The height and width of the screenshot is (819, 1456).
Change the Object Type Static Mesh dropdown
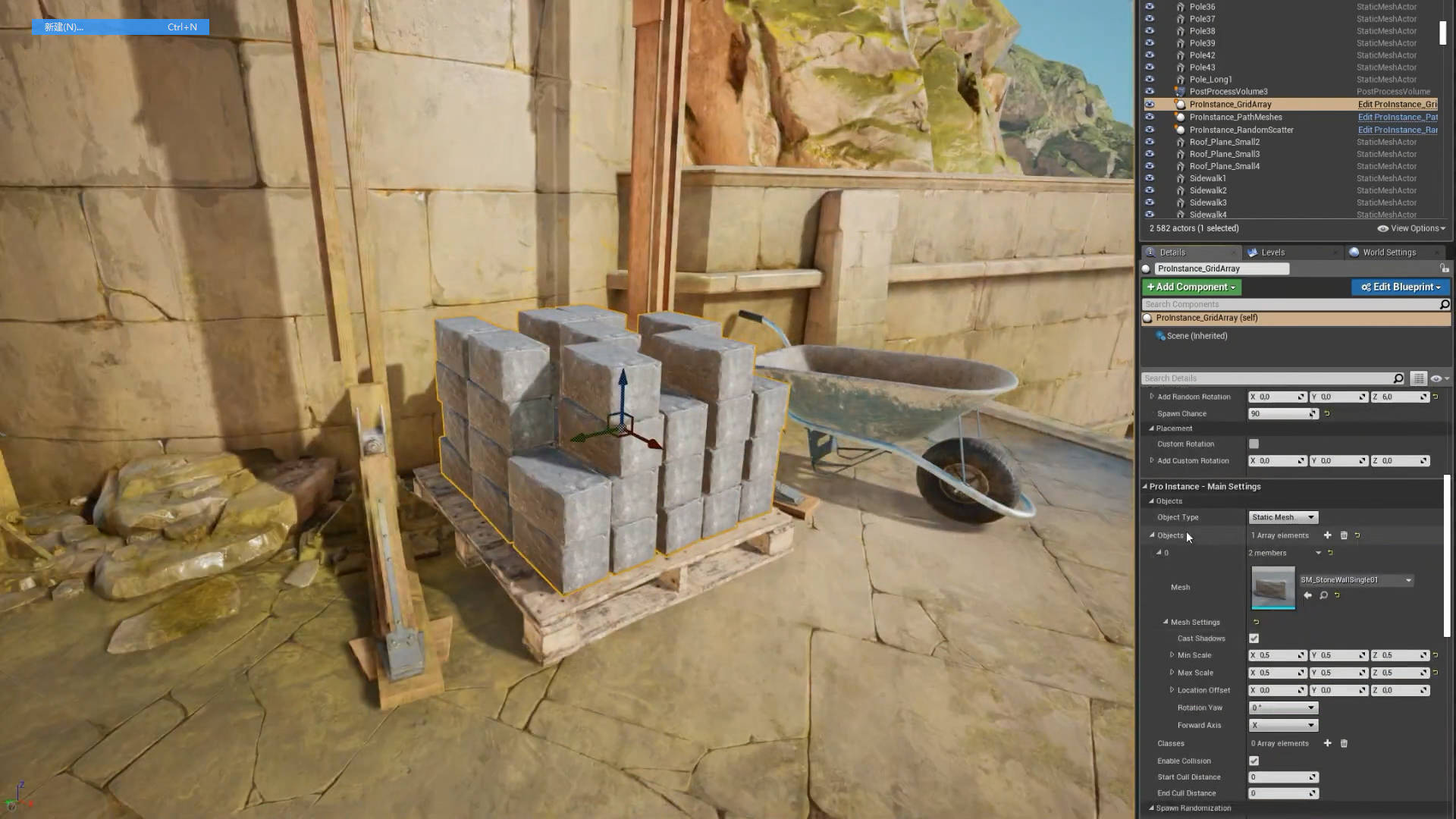1283,517
